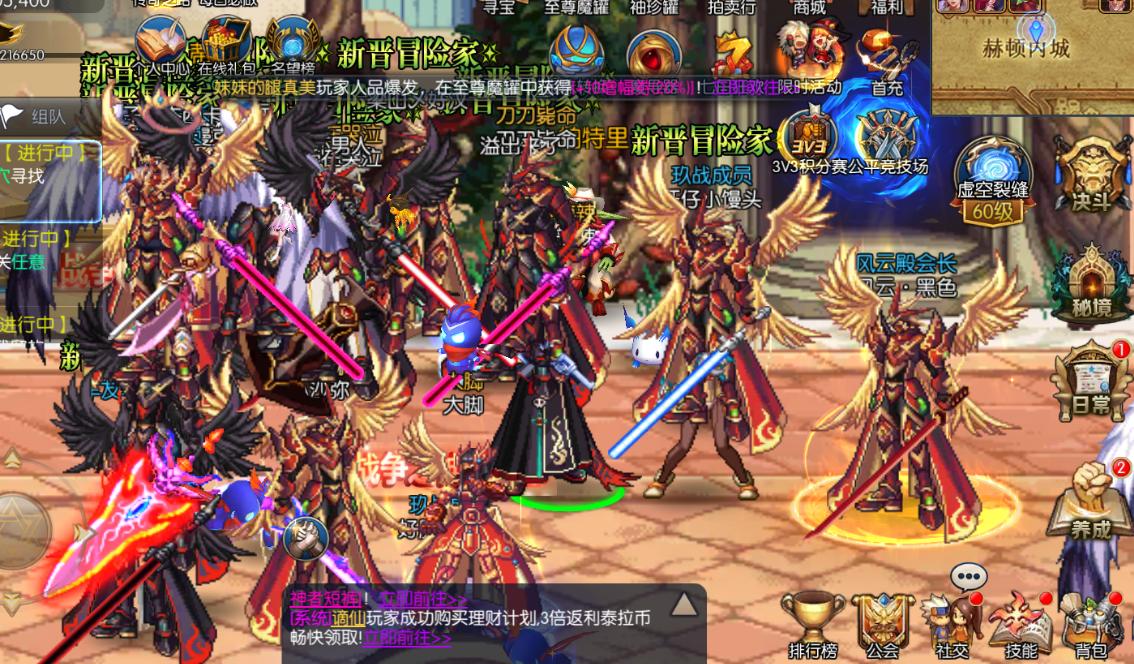The height and width of the screenshot is (664, 1134).
Task: Open the 名望榜 fame ranking
Action: tap(292, 45)
